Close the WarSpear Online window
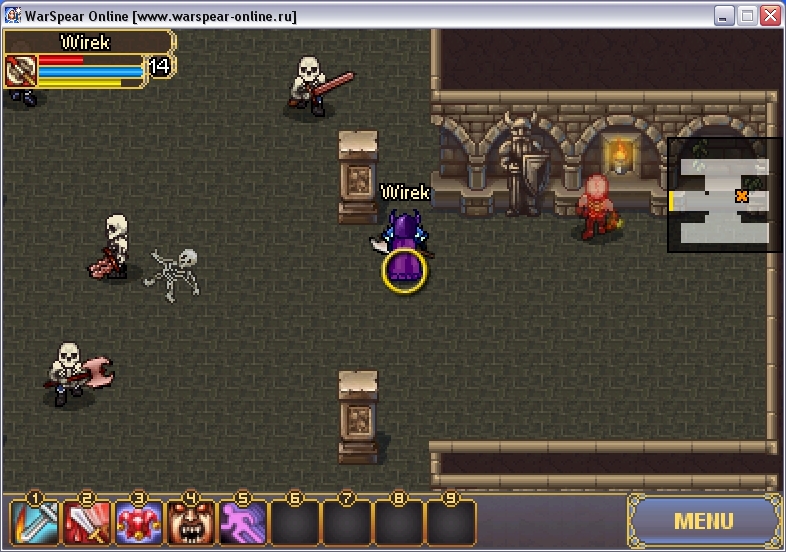The image size is (786, 552). (x=770, y=16)
